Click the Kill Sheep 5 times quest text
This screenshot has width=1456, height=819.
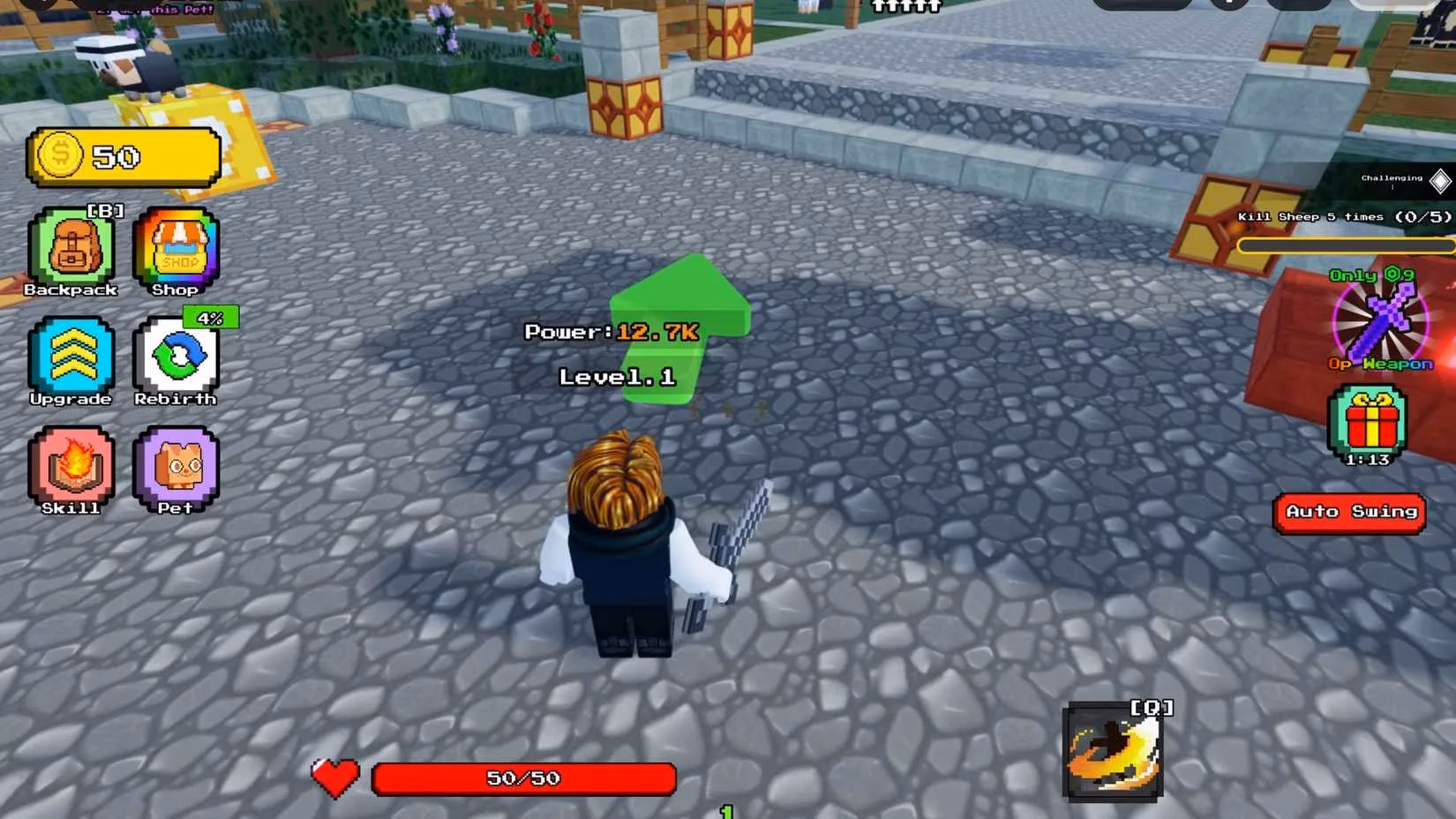click(x=1341, y=215)
